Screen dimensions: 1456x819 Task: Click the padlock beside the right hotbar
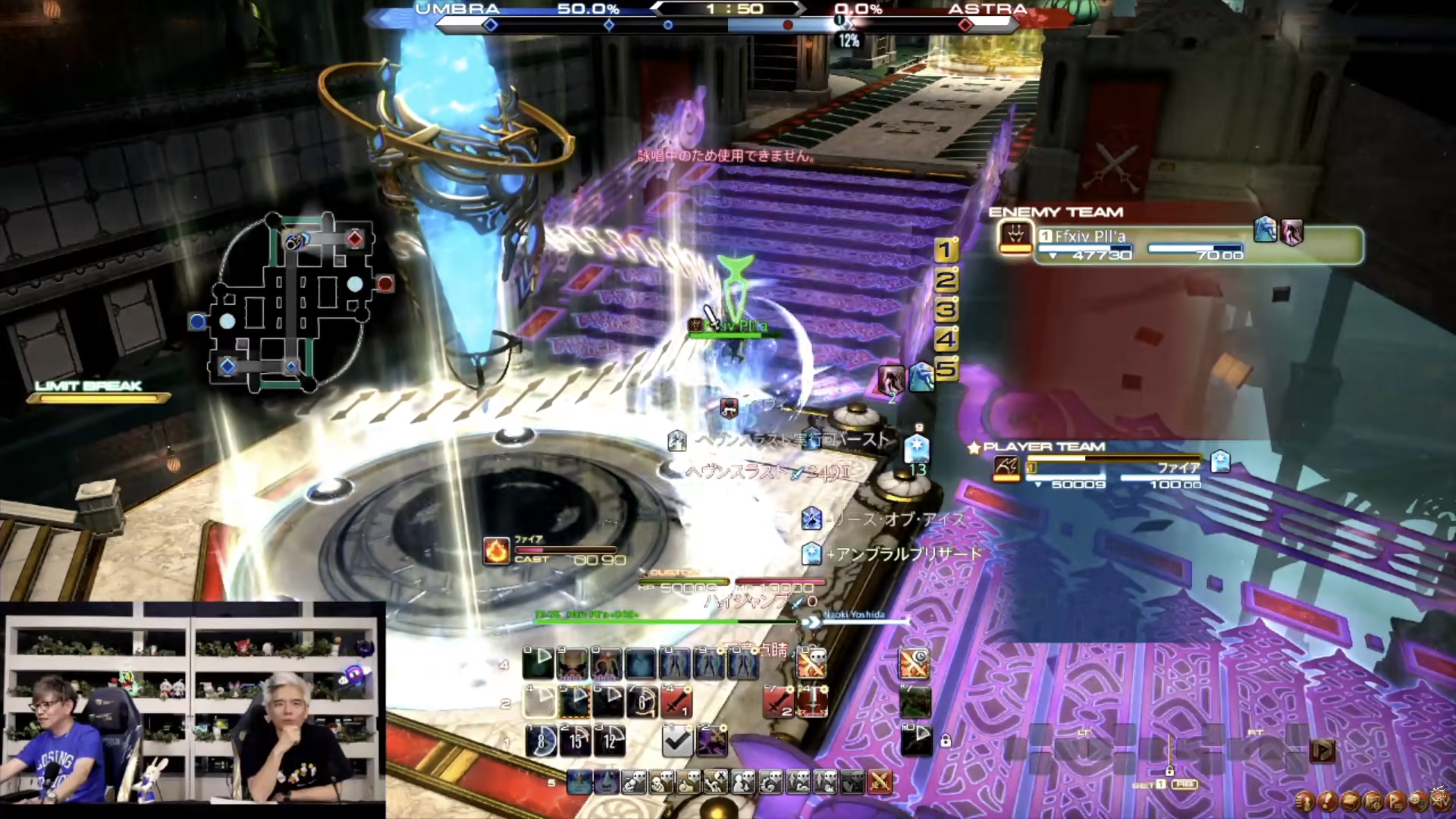pos(946,741)
